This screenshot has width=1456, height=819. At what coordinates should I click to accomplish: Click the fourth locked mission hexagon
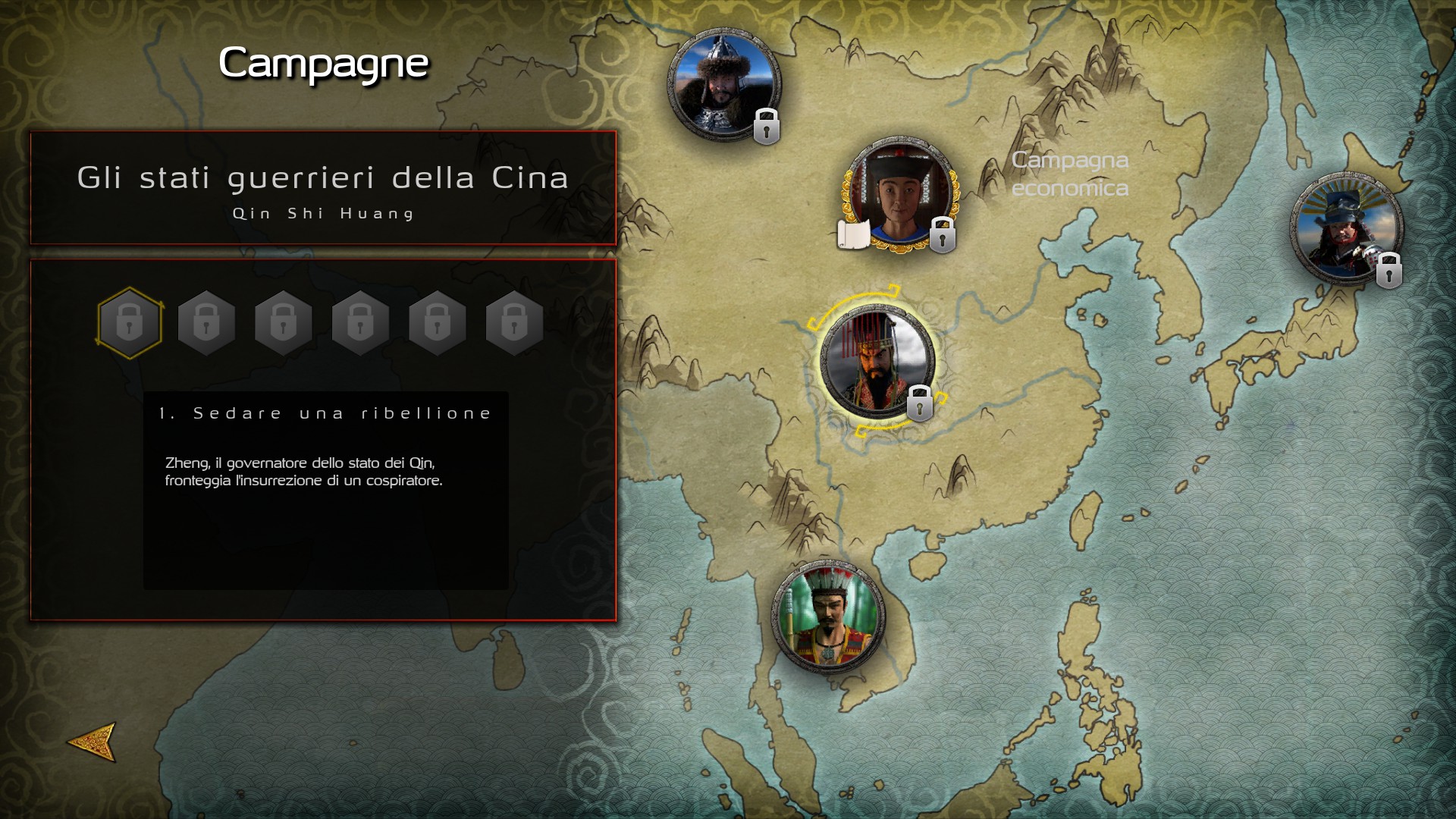click(361, 322)
